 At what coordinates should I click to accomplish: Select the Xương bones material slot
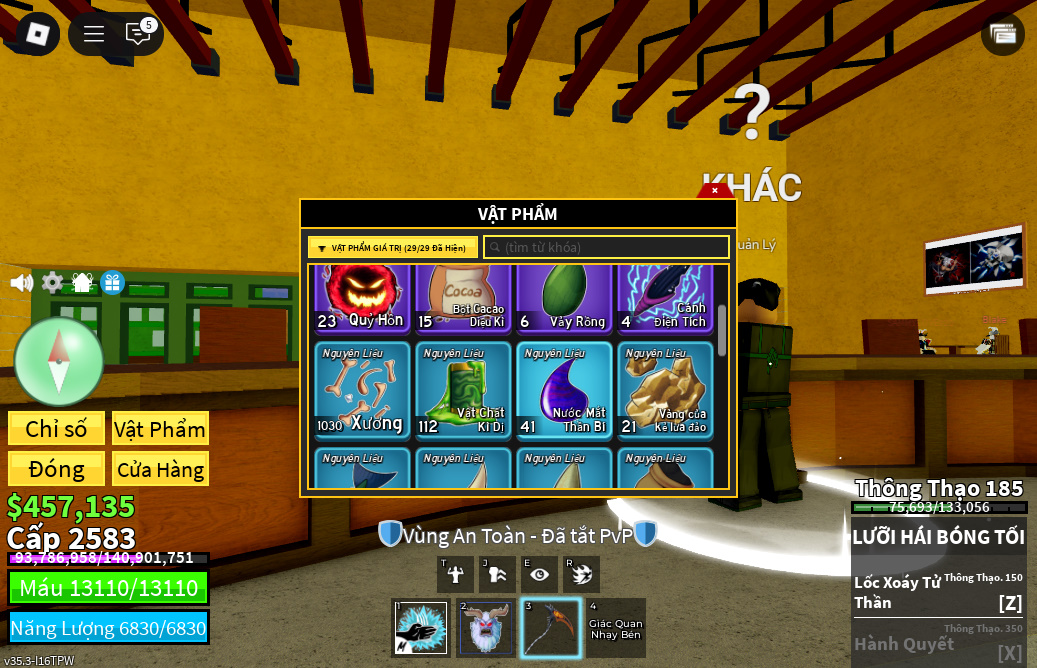tap(362, 390)
